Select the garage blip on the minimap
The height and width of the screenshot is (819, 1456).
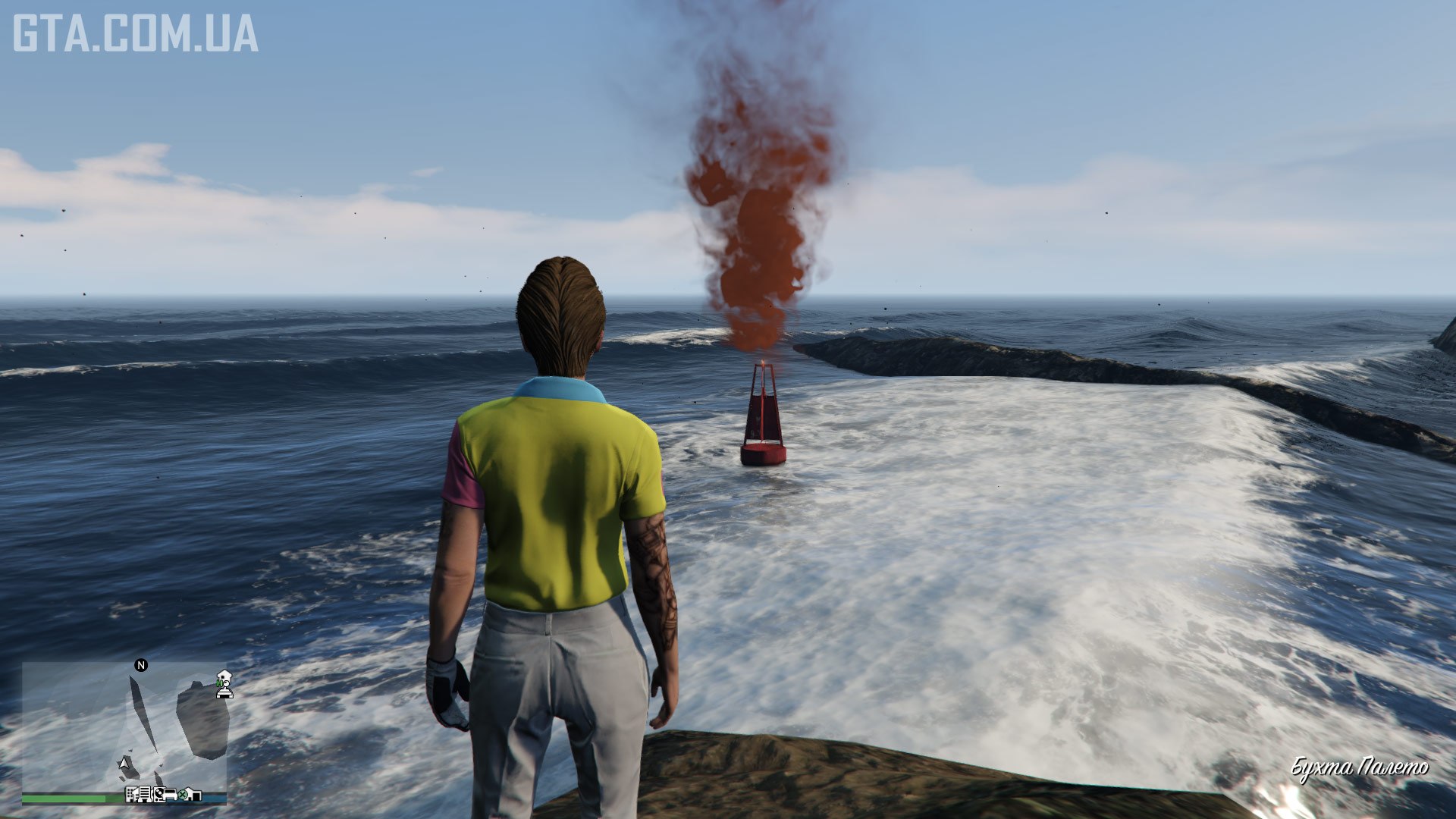click(x=194, y=795)
